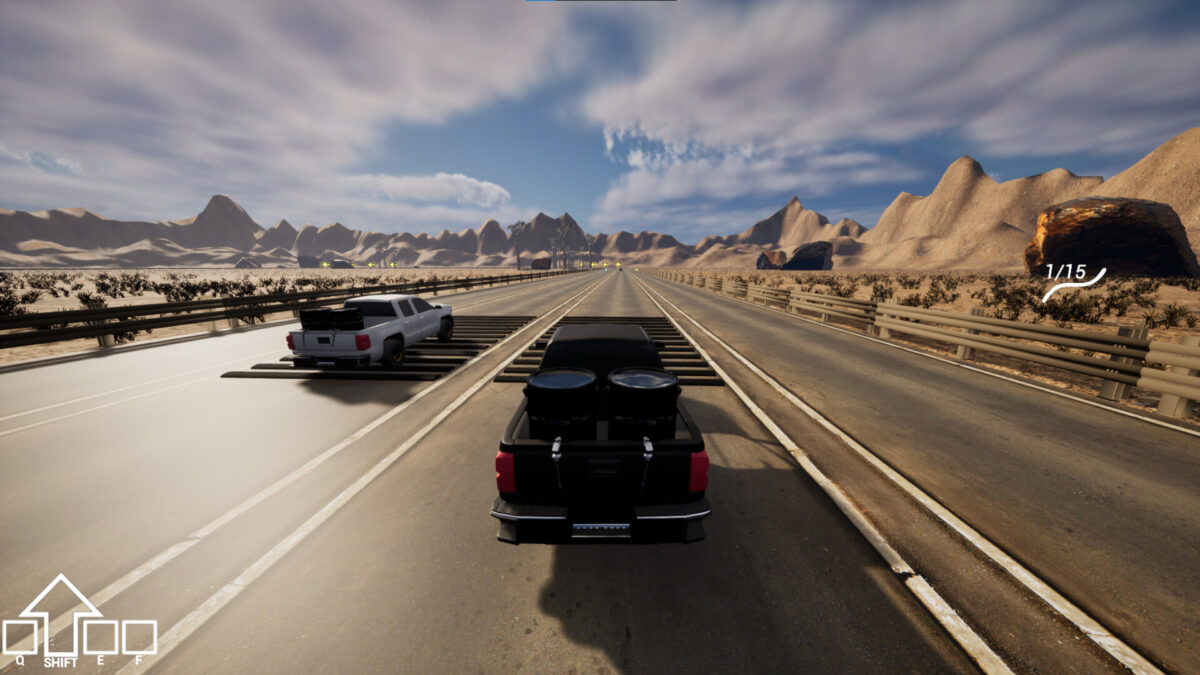The width and height of the screenshot is (1200, 675).
Task: Select the ability slot labeled E
Action: pyautogui.click(x=100, y=637)
